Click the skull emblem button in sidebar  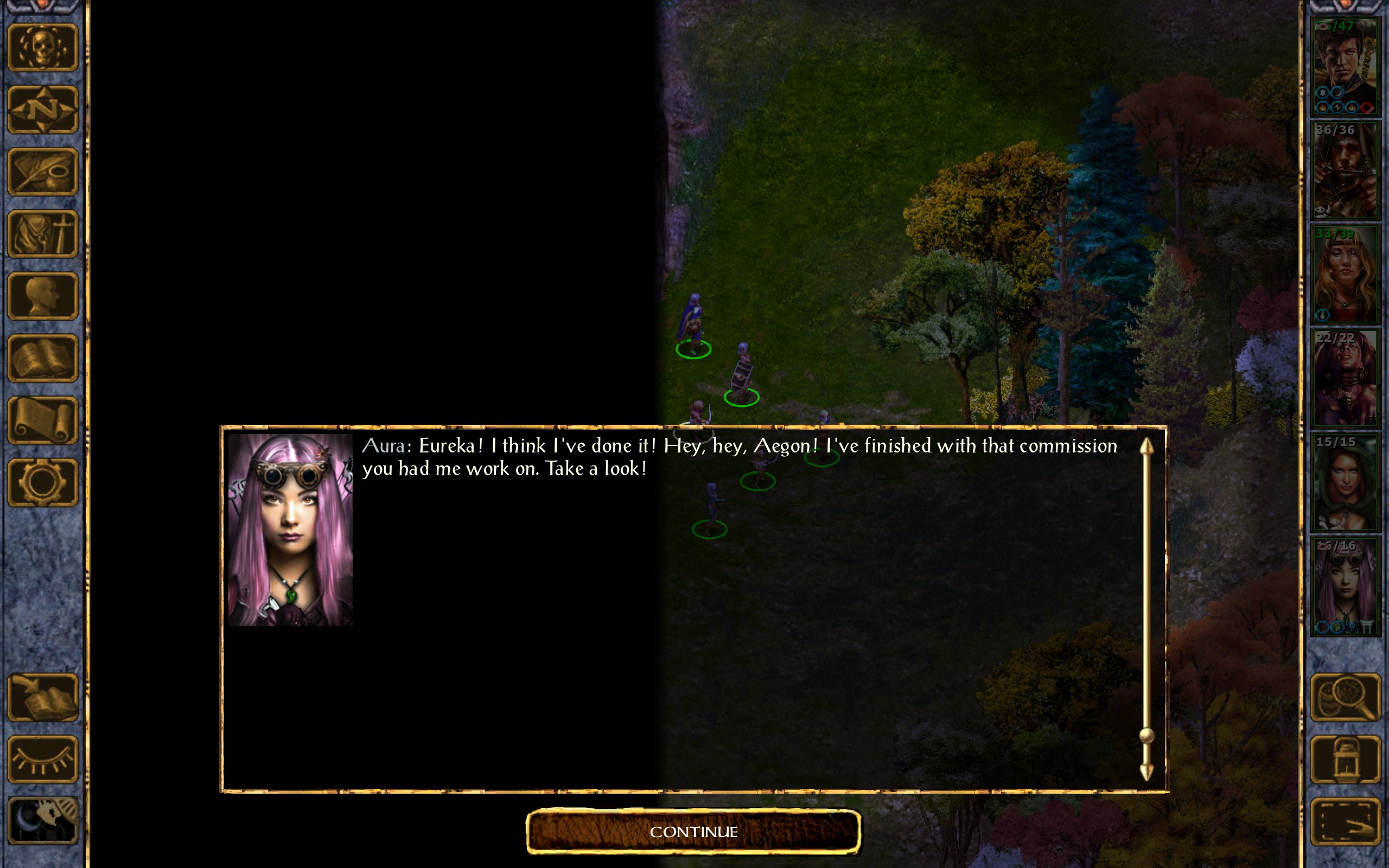pos(42,48)
